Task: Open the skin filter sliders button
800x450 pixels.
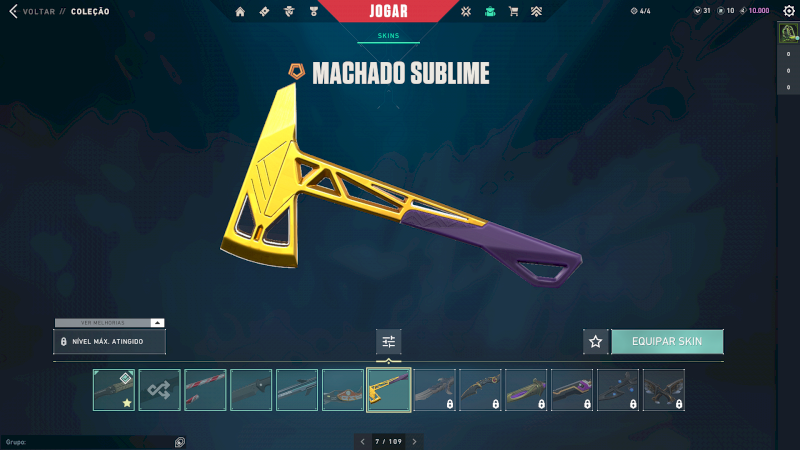Action: tap(389, 342)
